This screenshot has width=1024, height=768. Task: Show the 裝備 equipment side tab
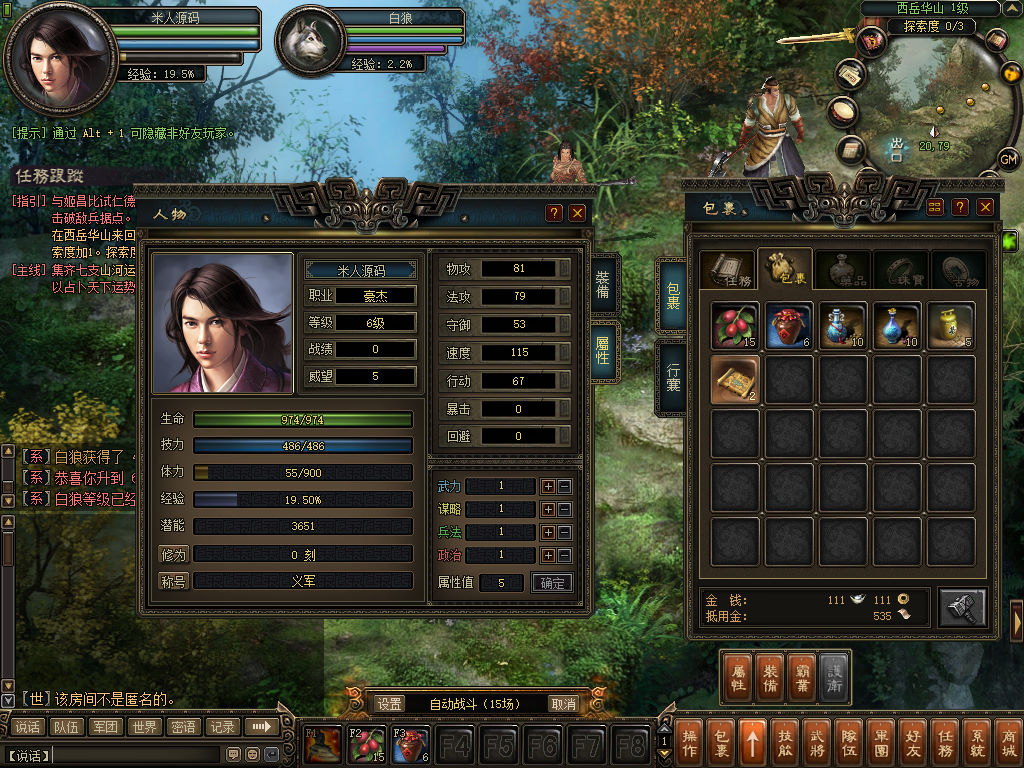point(604,286)
